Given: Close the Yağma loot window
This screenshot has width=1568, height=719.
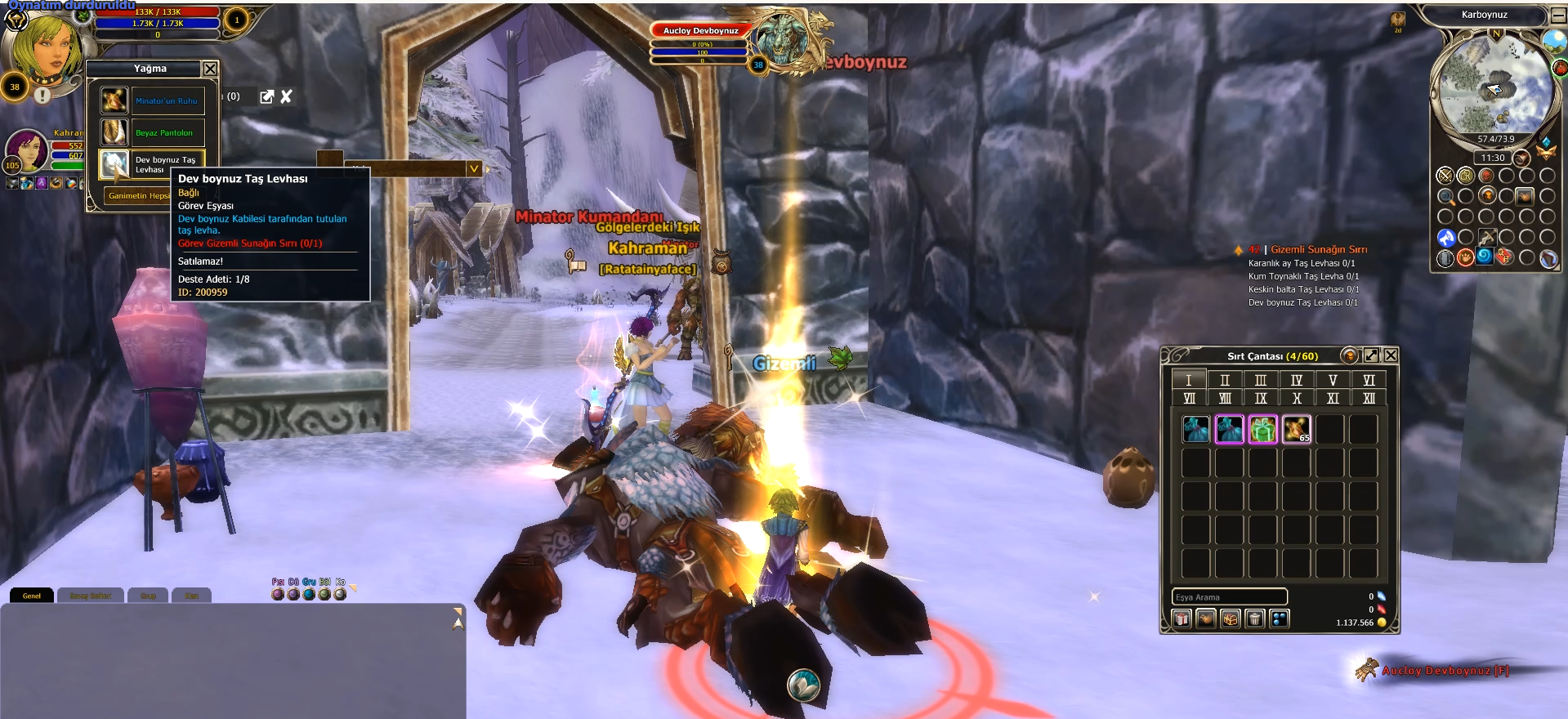Looking at the screenshot, I should [x=210, y=69].
